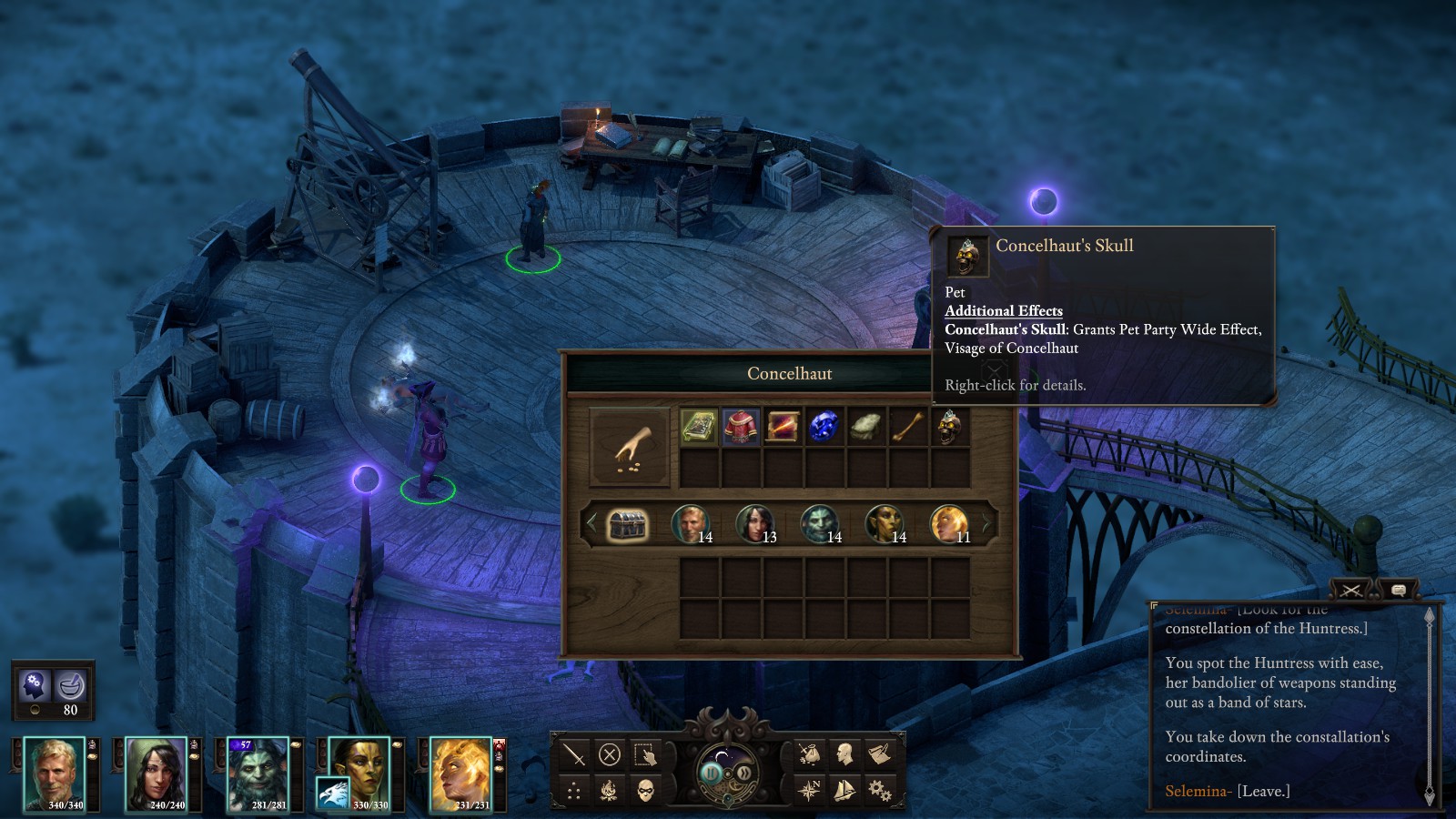
Task: Rest using the campfire icon
Action: (x=609, y=790)
